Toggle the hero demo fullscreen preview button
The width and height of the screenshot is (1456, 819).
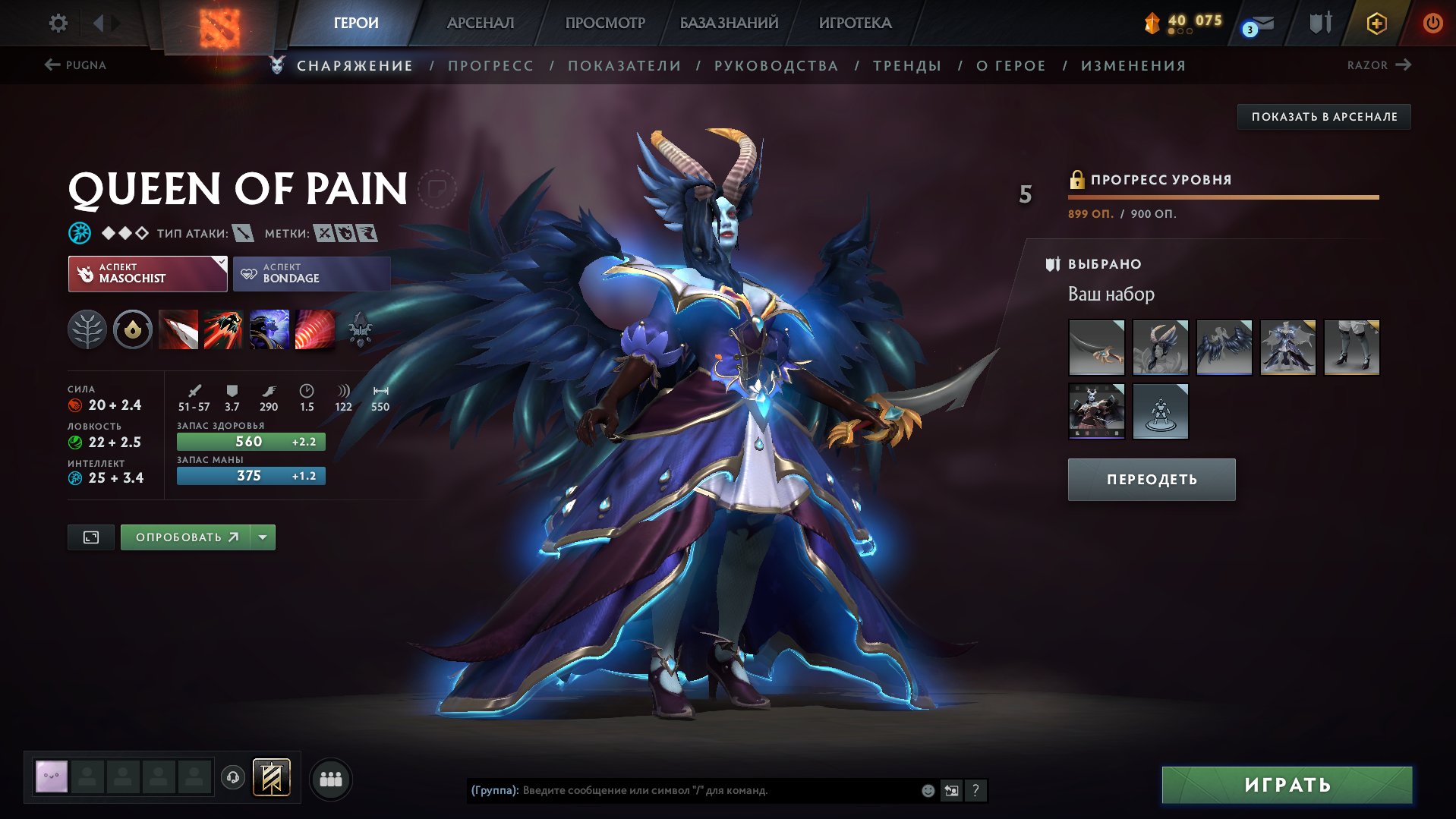90,537
